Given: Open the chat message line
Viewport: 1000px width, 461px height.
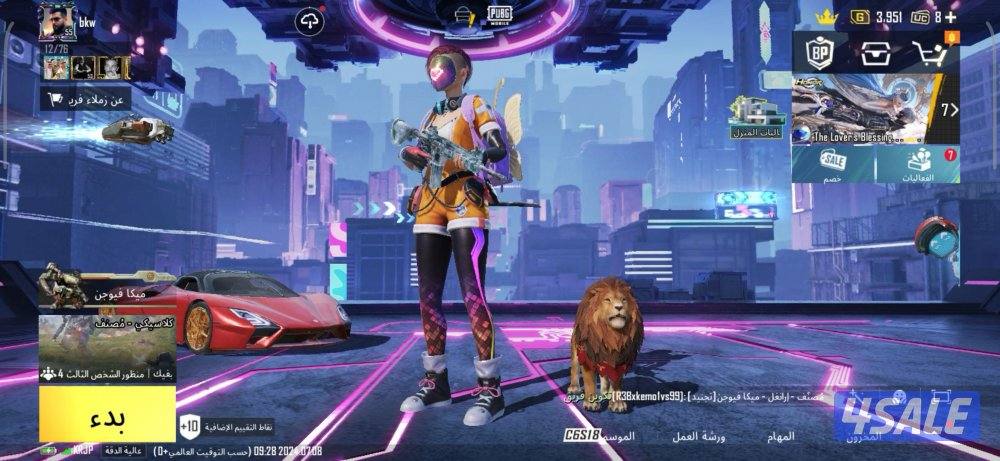Looking at the screenshot, I should (700, 396).
